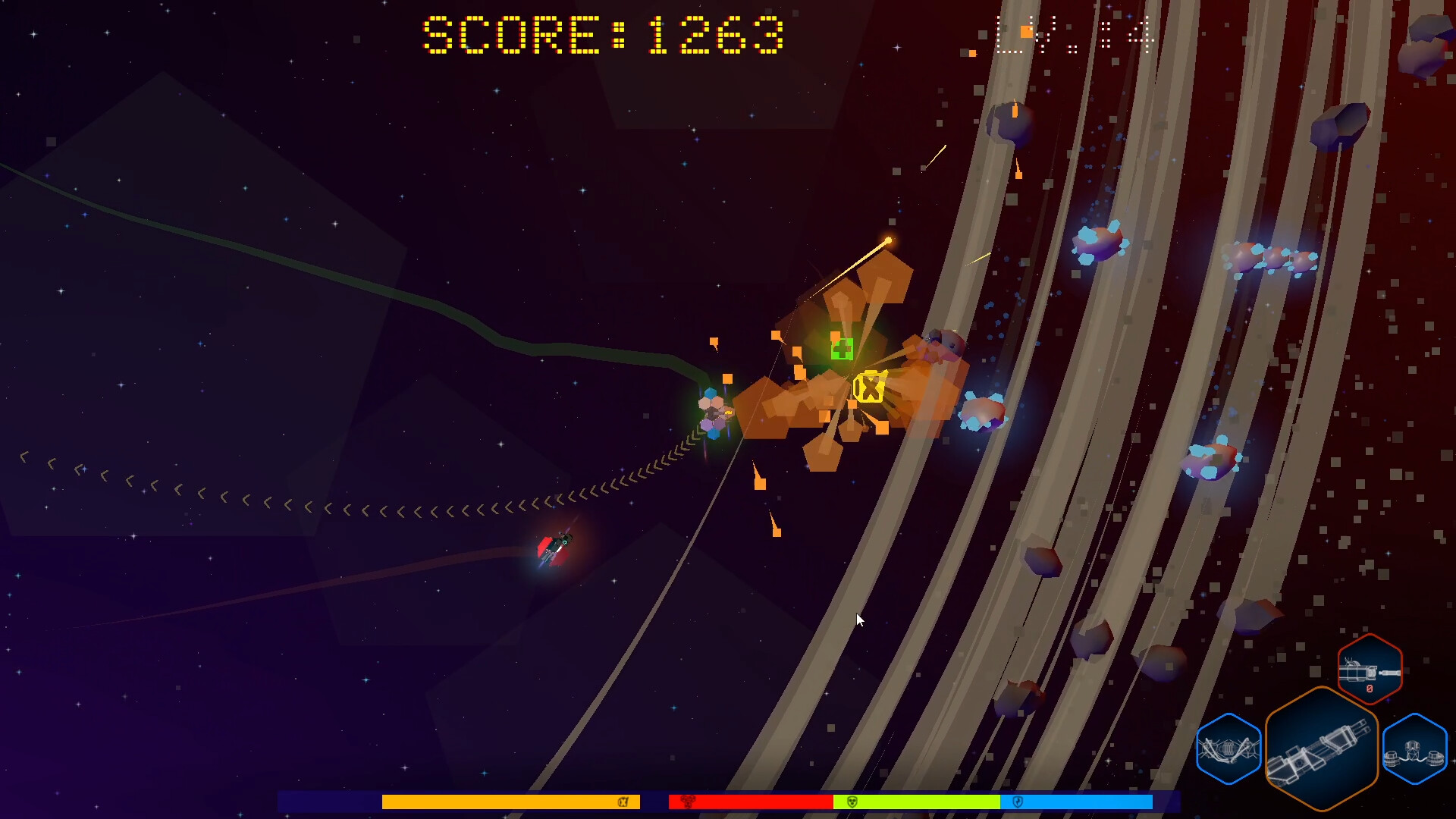Click the shield icon on the blue status bar
Viewport: 1456px width, 819px height.
tap(1016, 802)
